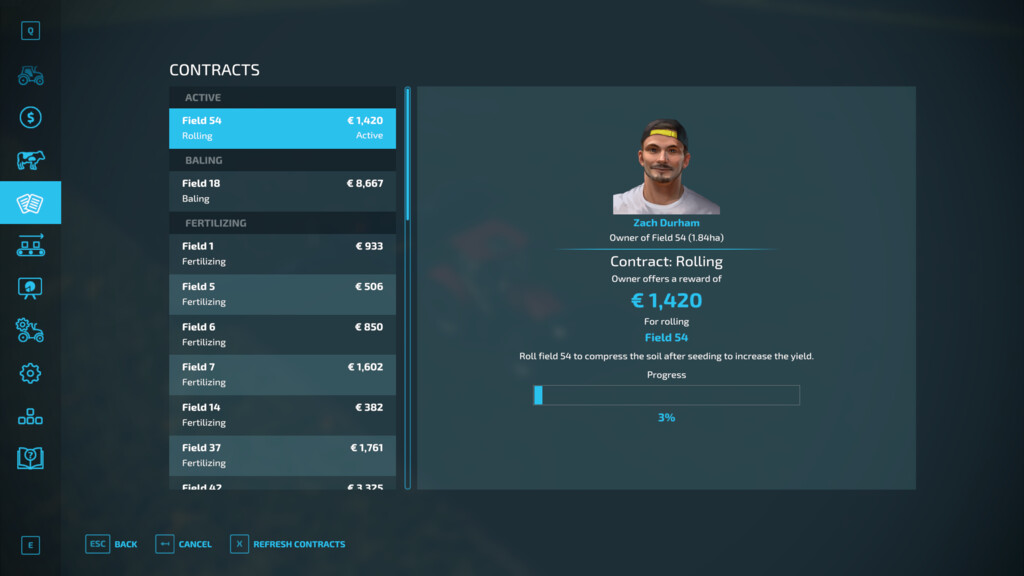The image size is (1024, 576).
Task: Refresh the contracts list
Action: click(x=288, y=544)
